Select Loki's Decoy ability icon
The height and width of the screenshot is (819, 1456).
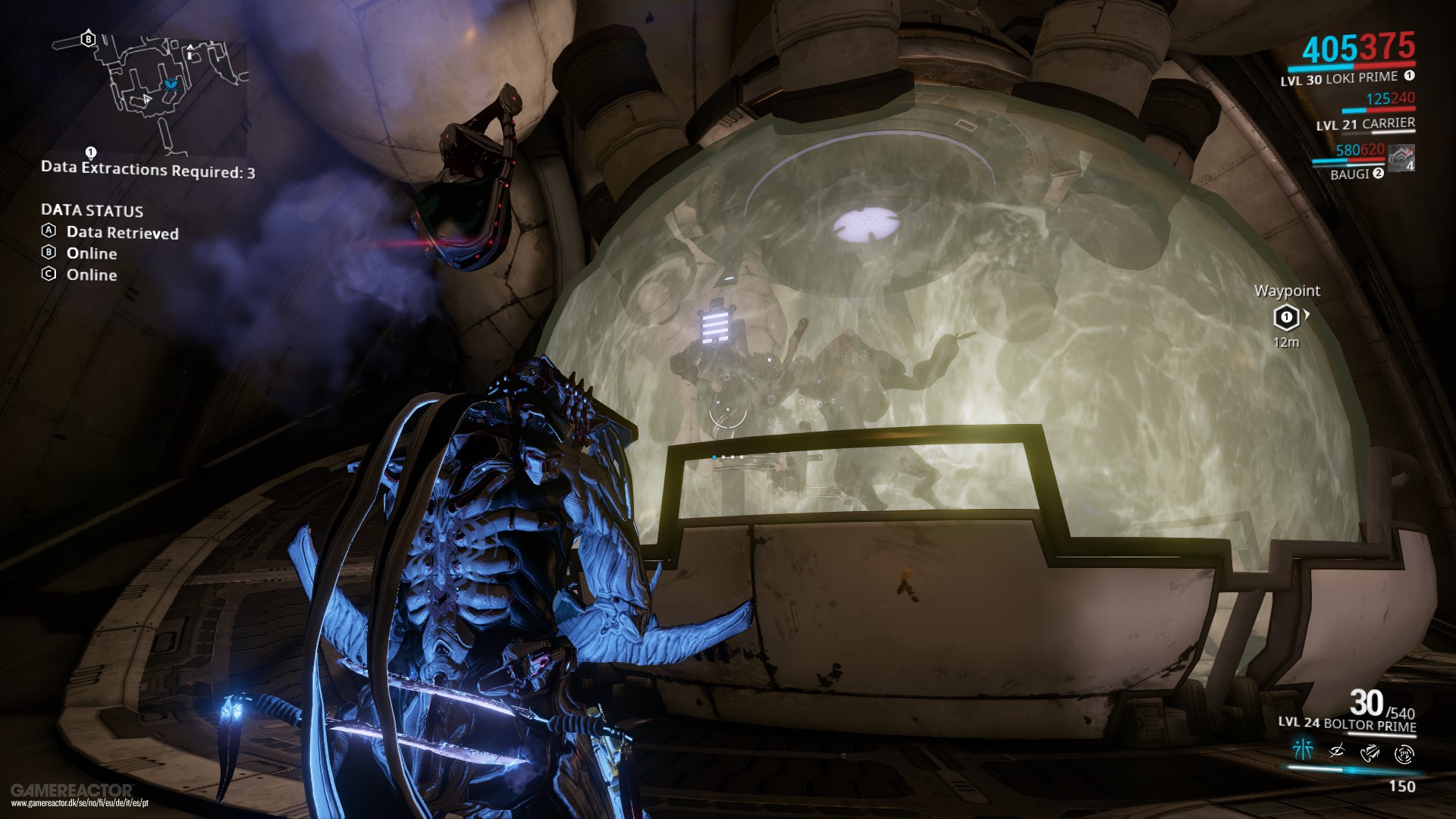tap(1304, 751)
